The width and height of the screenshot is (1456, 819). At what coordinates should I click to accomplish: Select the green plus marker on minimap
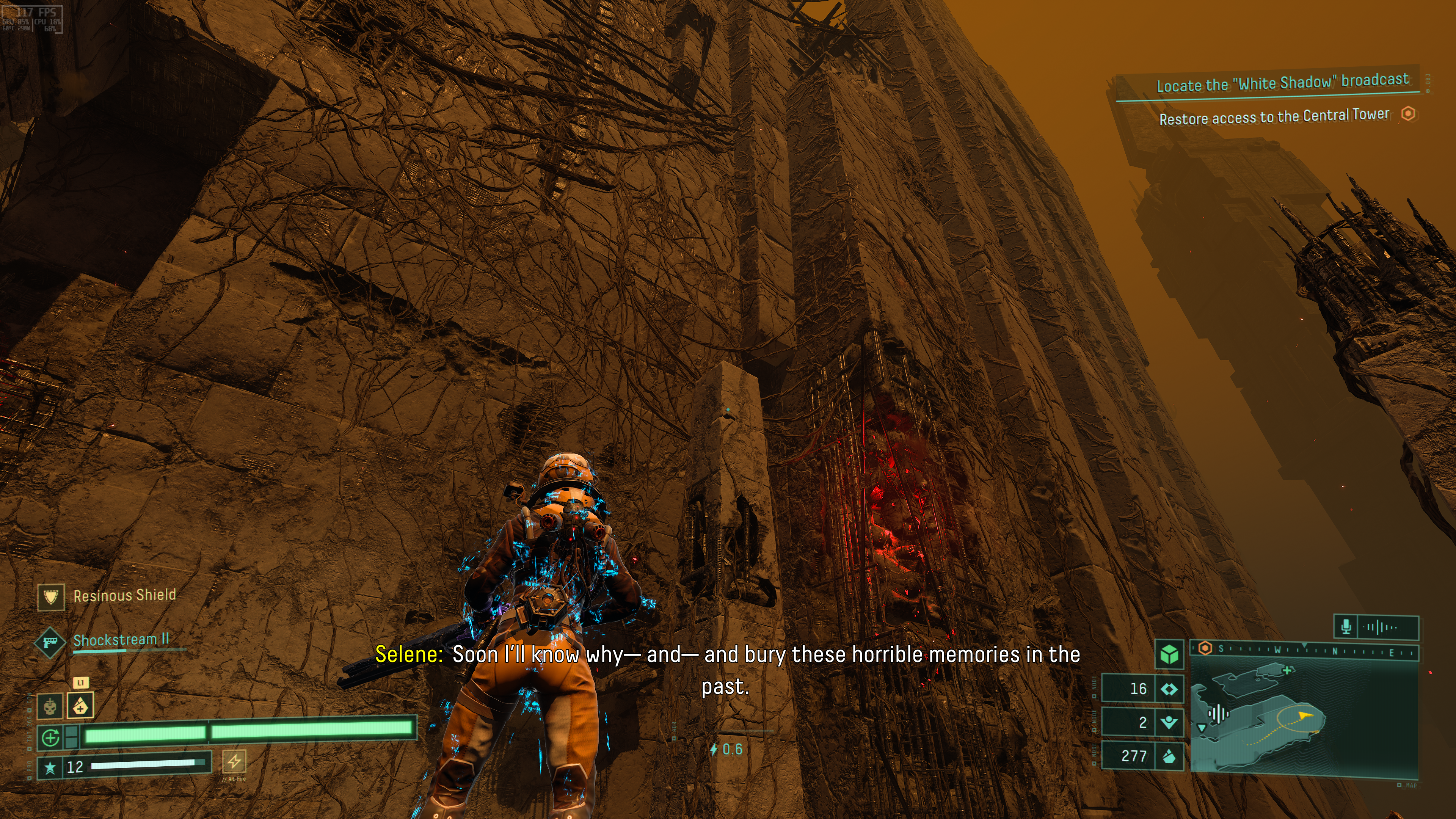(1288, 670)
